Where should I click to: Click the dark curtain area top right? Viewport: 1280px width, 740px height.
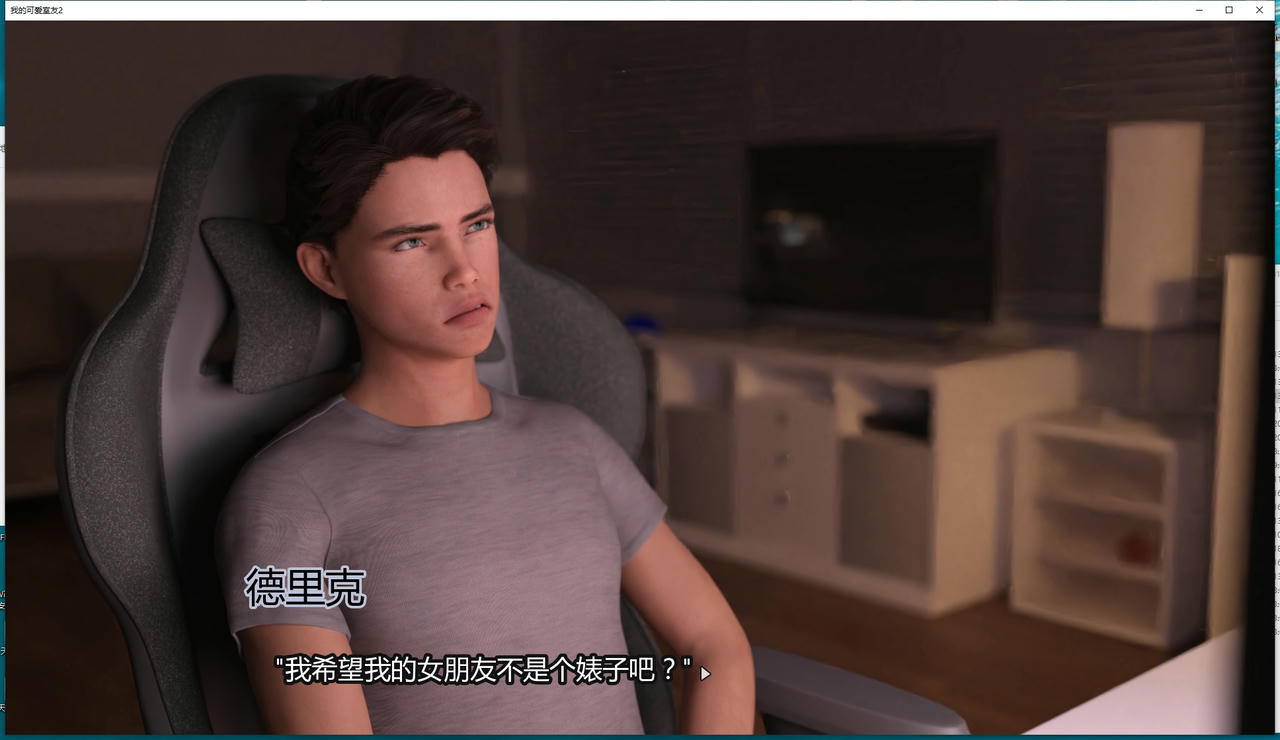(x=1100, y=70)
